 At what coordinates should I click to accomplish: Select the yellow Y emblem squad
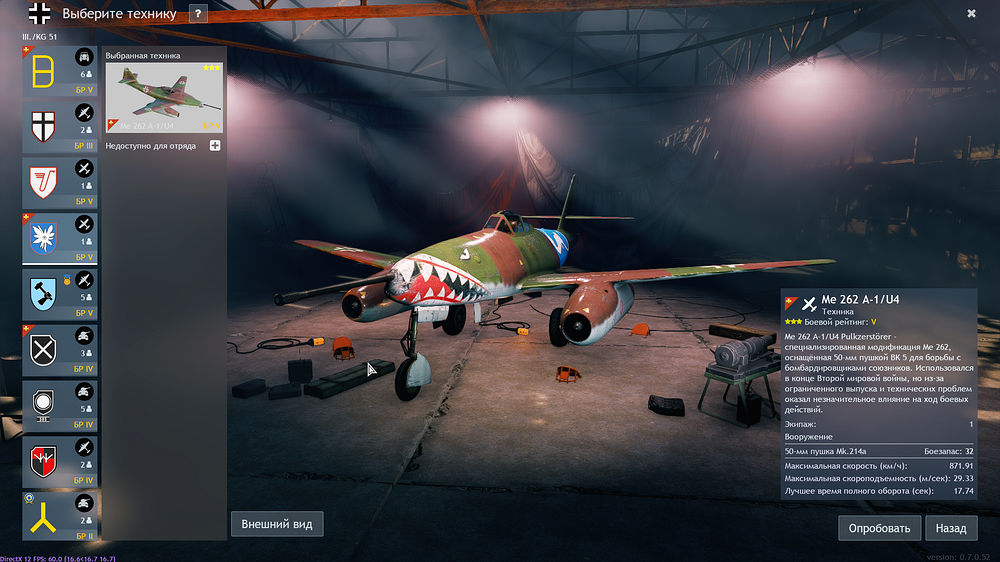[x=60, y=515]
